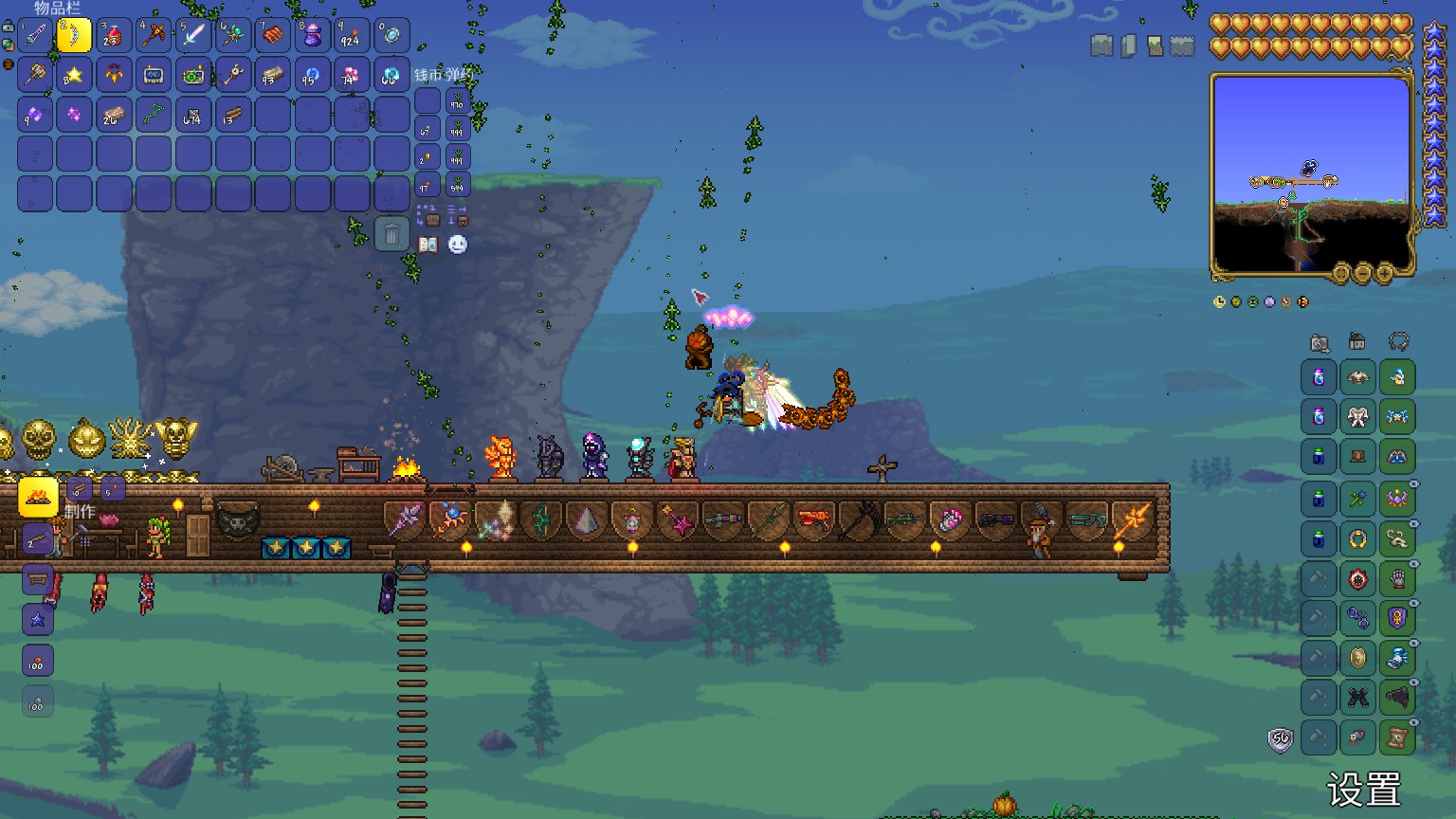Open the camera mode icon
This screenshot has width=1456, height=819.
point(1319,342)
